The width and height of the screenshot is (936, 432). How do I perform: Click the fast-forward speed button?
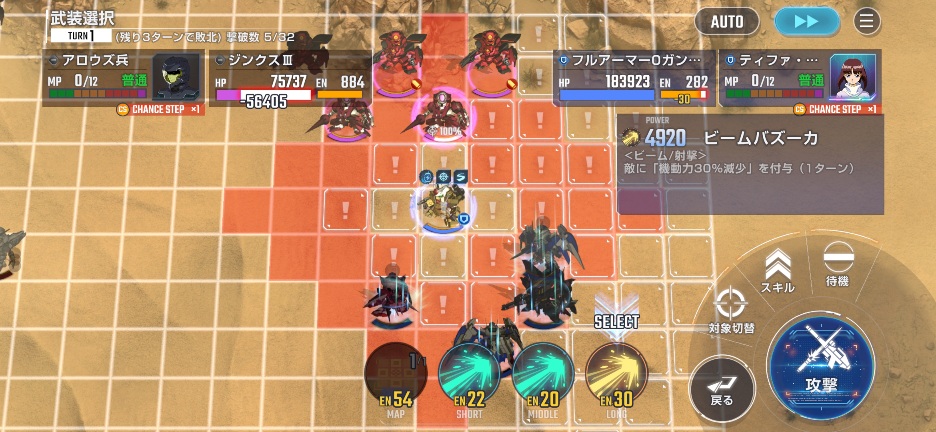point(806,20)
